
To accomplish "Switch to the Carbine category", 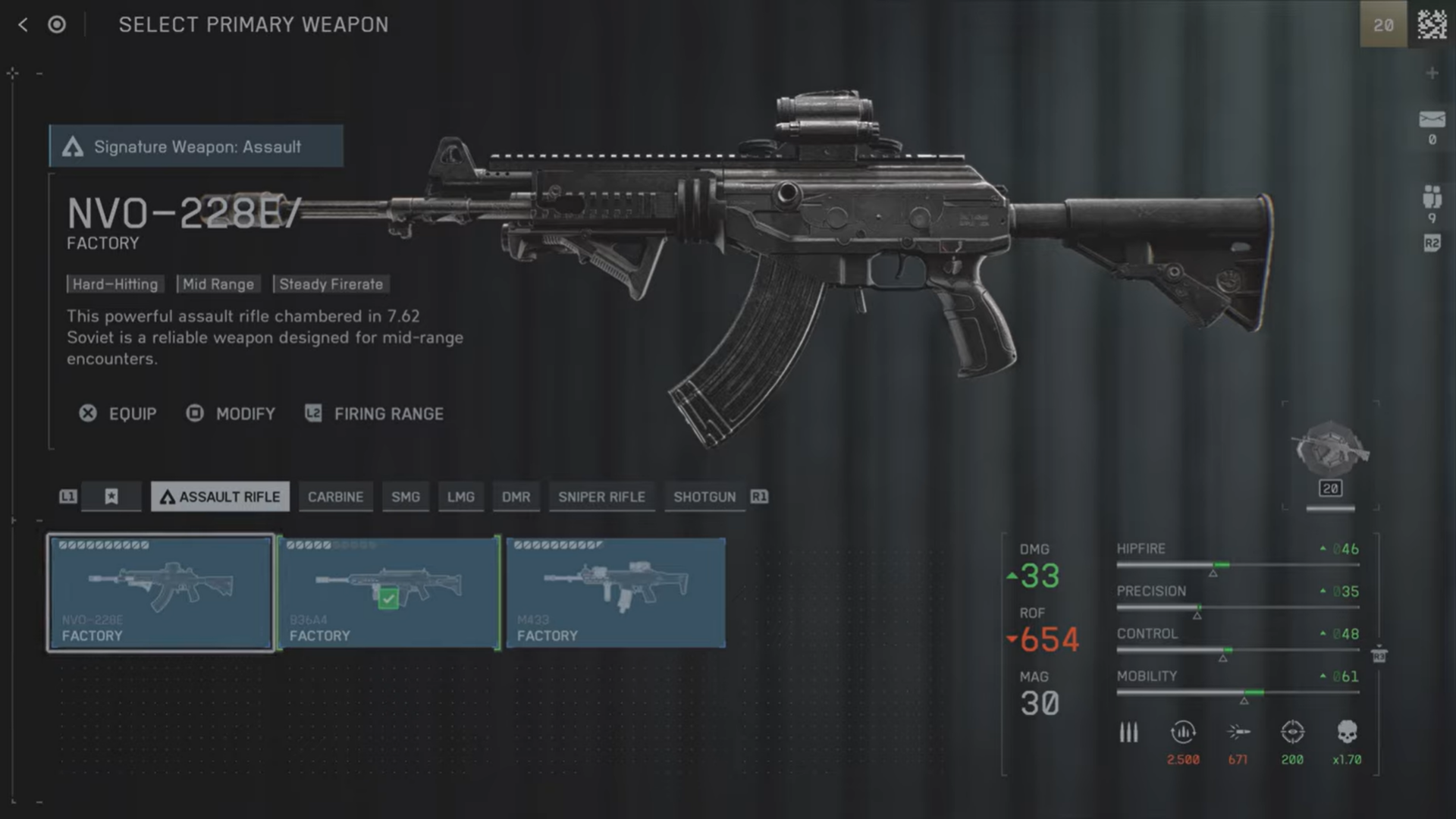I will [x=335, y=497].
